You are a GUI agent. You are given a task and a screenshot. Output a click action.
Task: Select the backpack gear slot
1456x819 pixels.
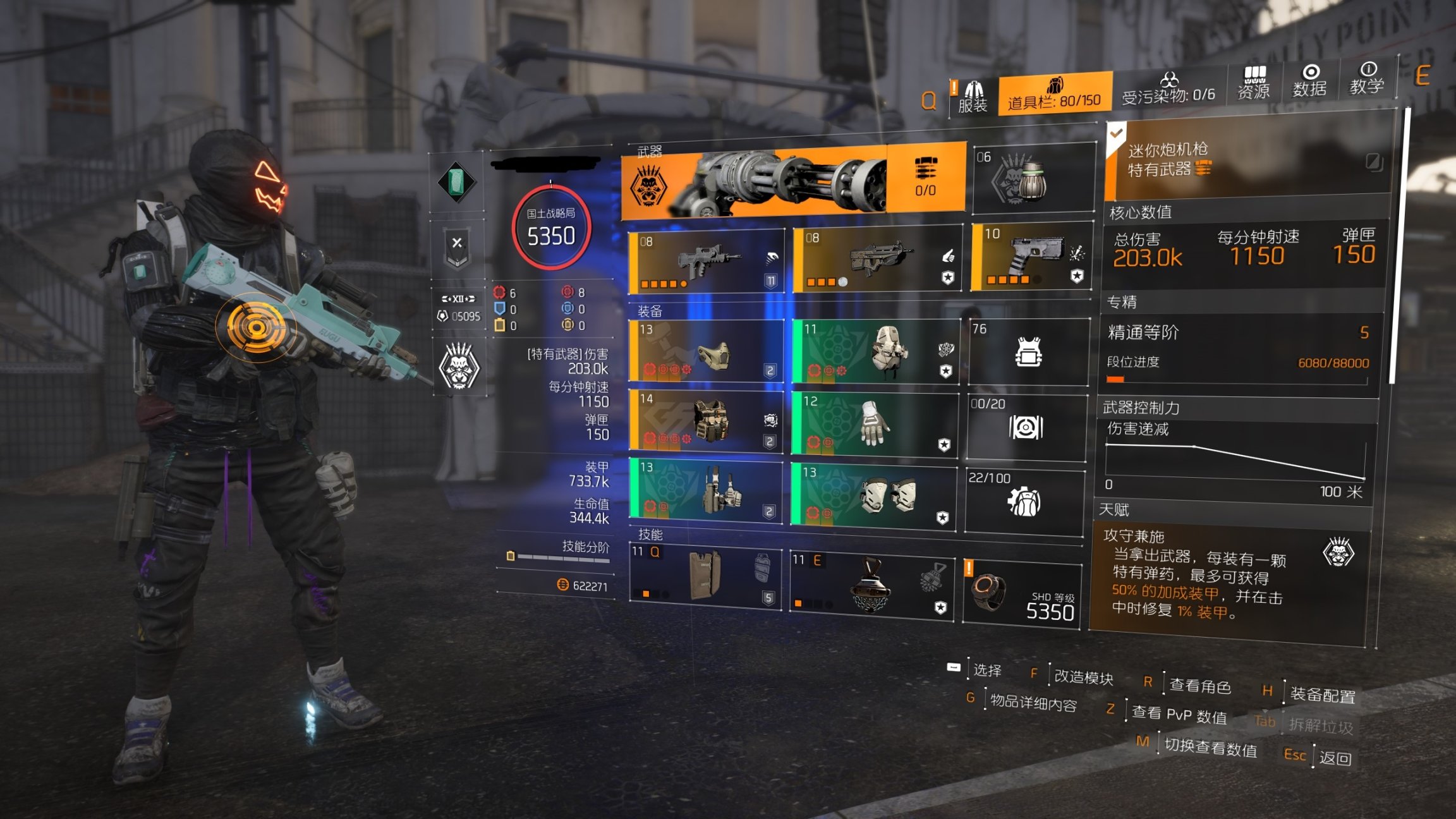(875, 352)
